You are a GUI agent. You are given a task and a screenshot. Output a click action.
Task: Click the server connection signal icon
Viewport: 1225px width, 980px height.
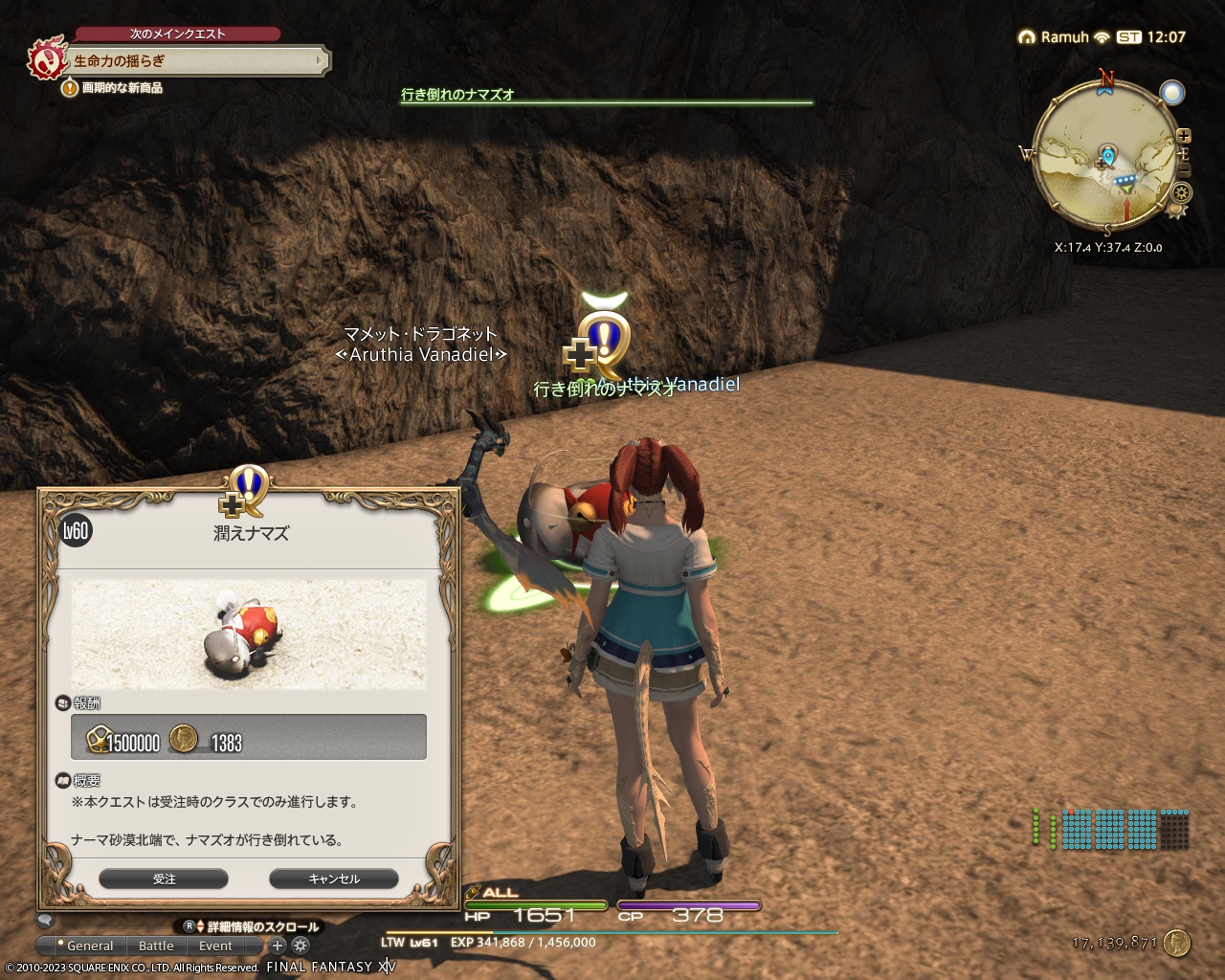(1102, 38)
